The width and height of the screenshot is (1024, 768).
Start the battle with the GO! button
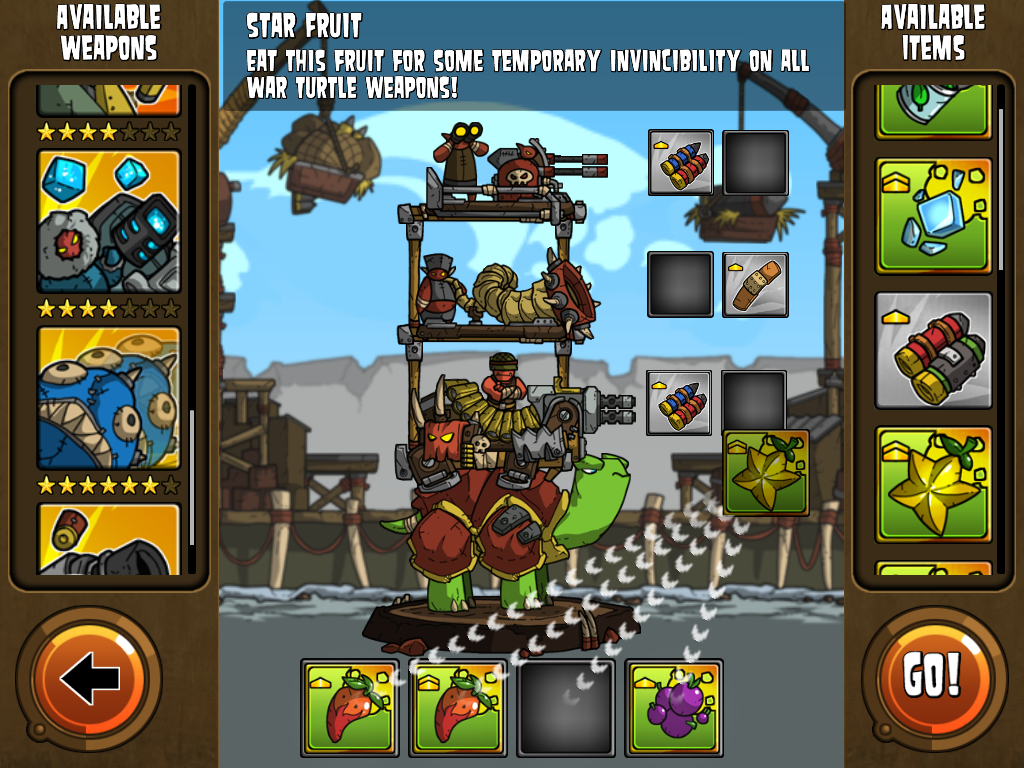(x=934, y=679)
